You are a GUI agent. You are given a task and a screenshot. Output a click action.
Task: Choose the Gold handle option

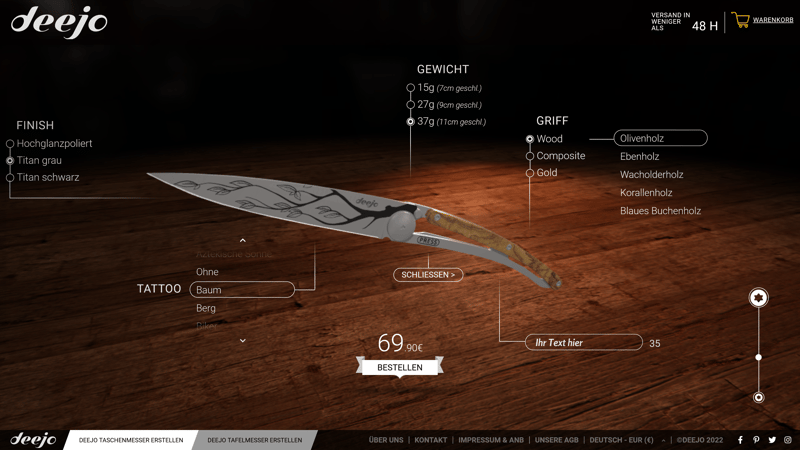[x=547, y=173]
